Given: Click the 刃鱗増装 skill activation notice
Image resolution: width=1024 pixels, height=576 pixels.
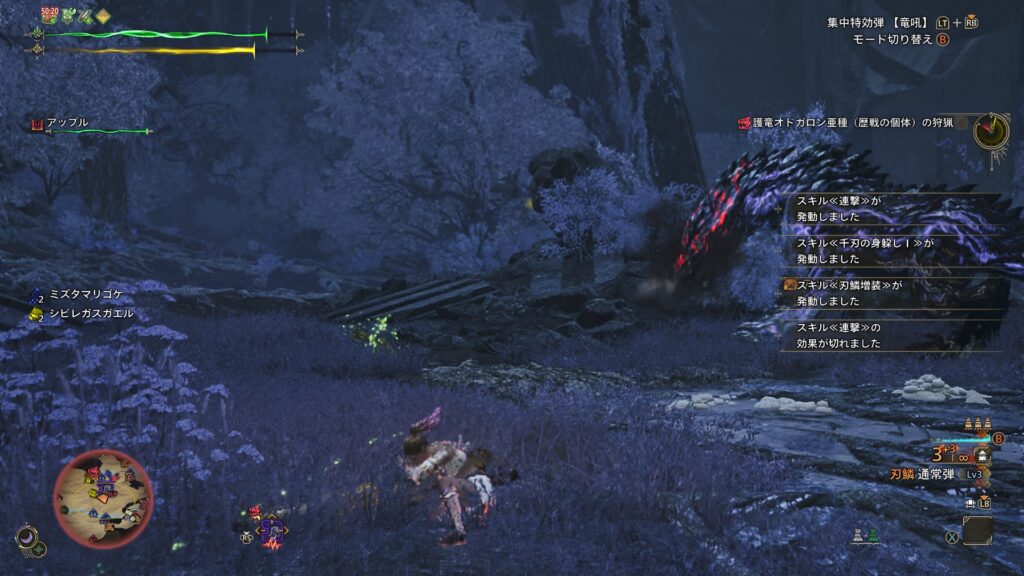Looking at the screenshot, I should click(x=844, y=292).
